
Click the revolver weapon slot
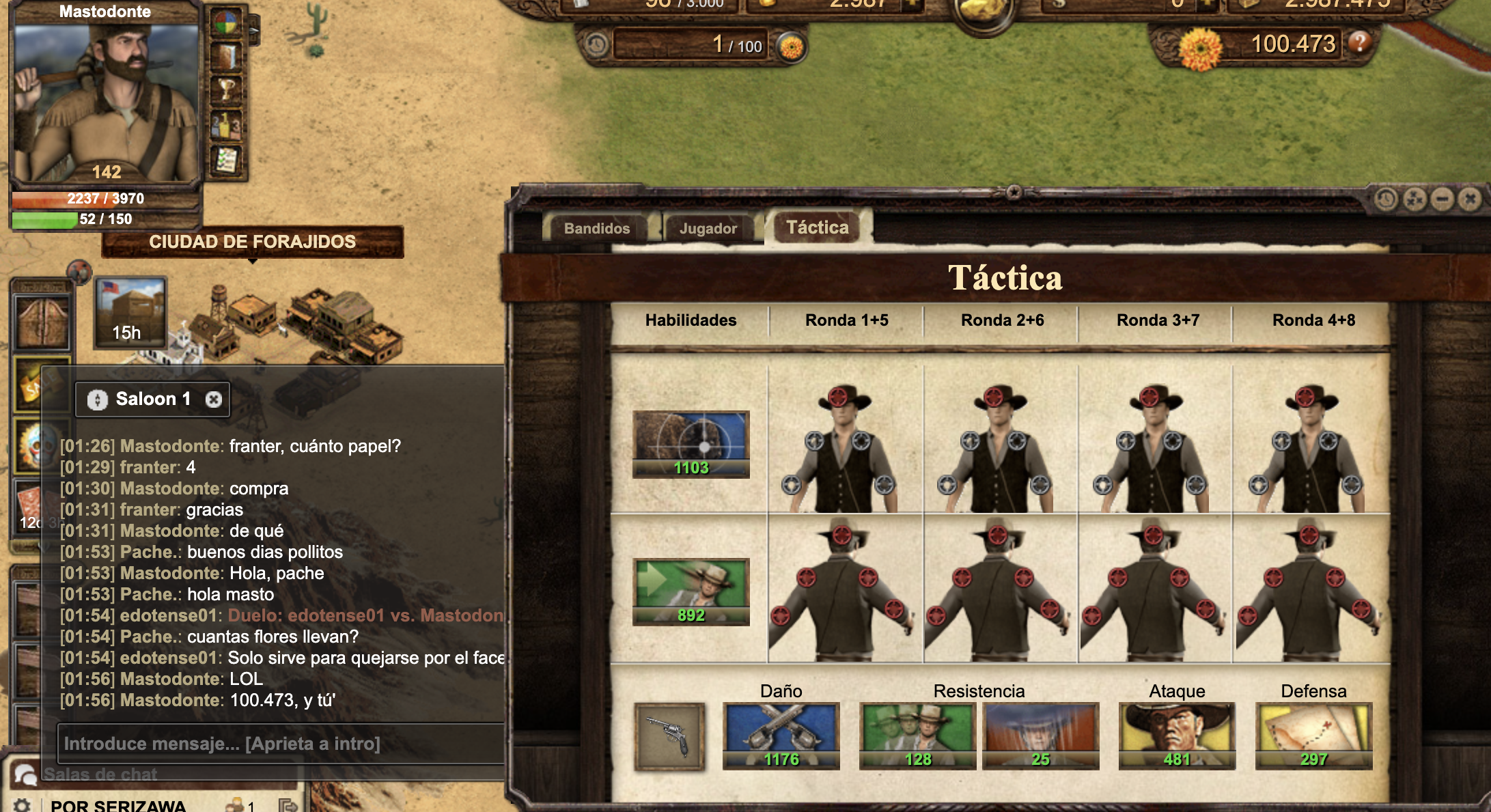(669, 736)
